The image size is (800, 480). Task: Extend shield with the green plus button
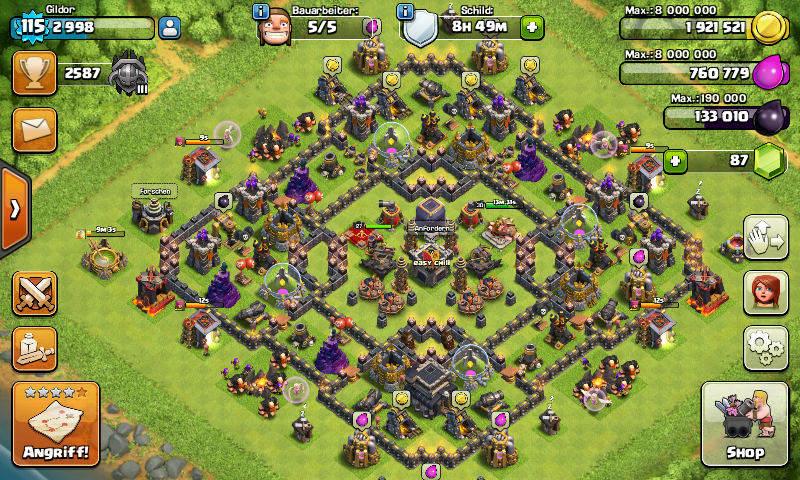532,27
